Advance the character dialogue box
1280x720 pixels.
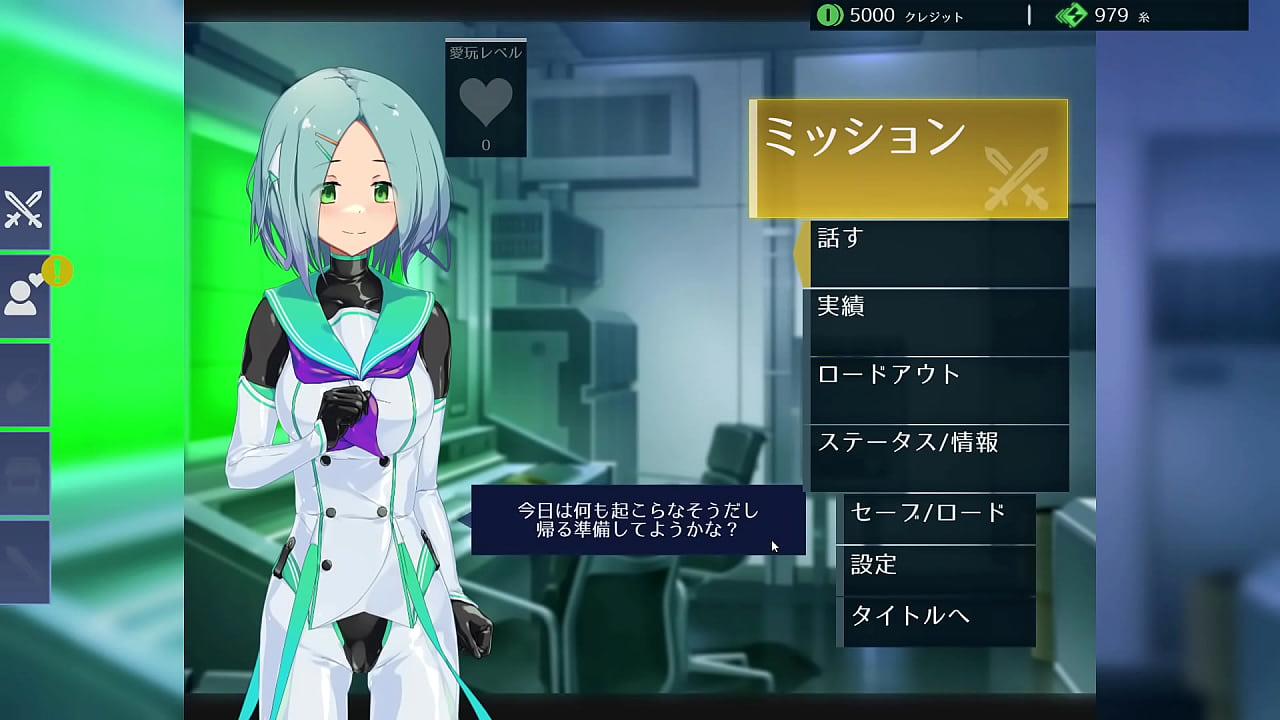click(638, 520)
